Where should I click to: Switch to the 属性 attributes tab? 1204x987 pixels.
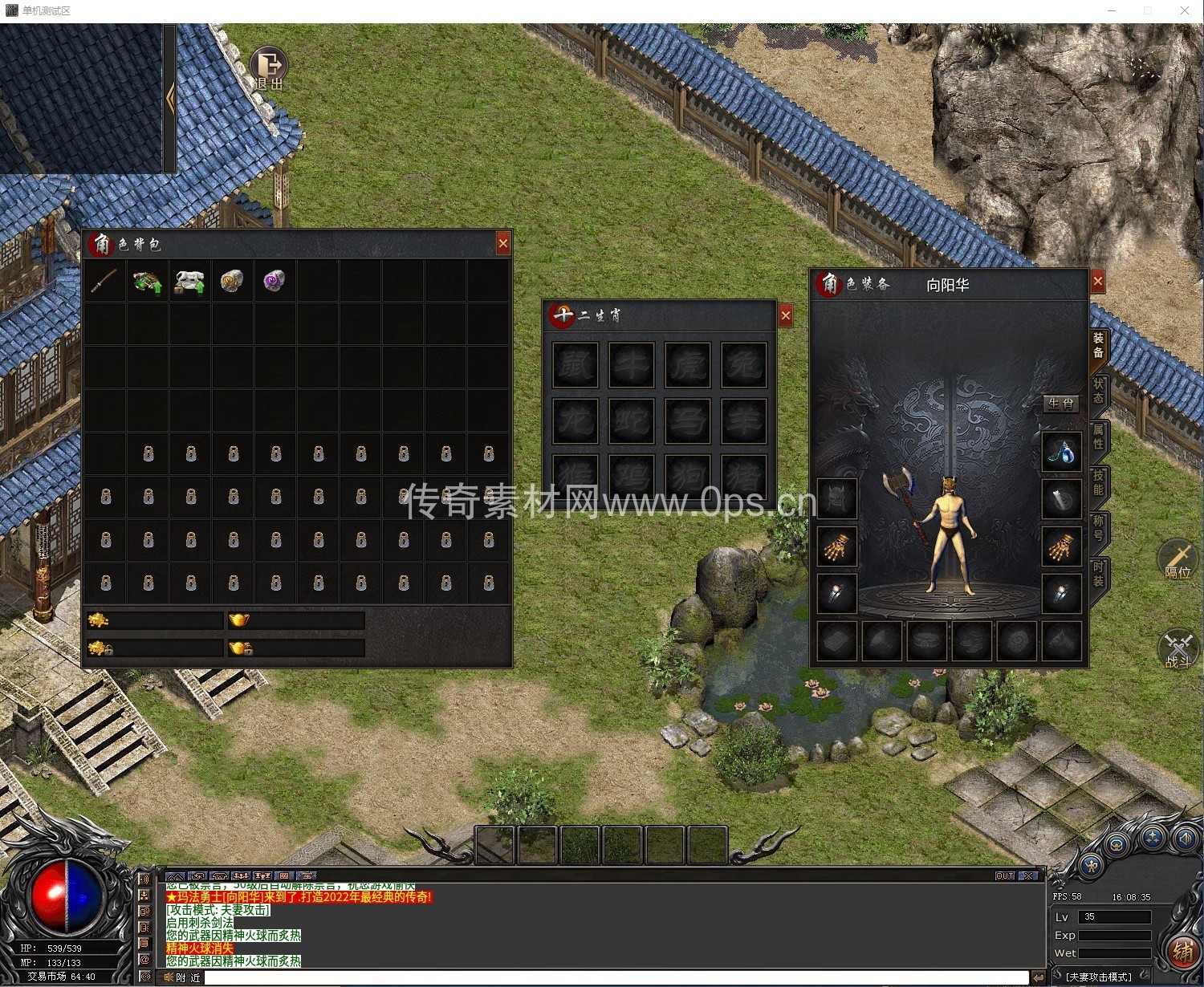click(1098, 437)
